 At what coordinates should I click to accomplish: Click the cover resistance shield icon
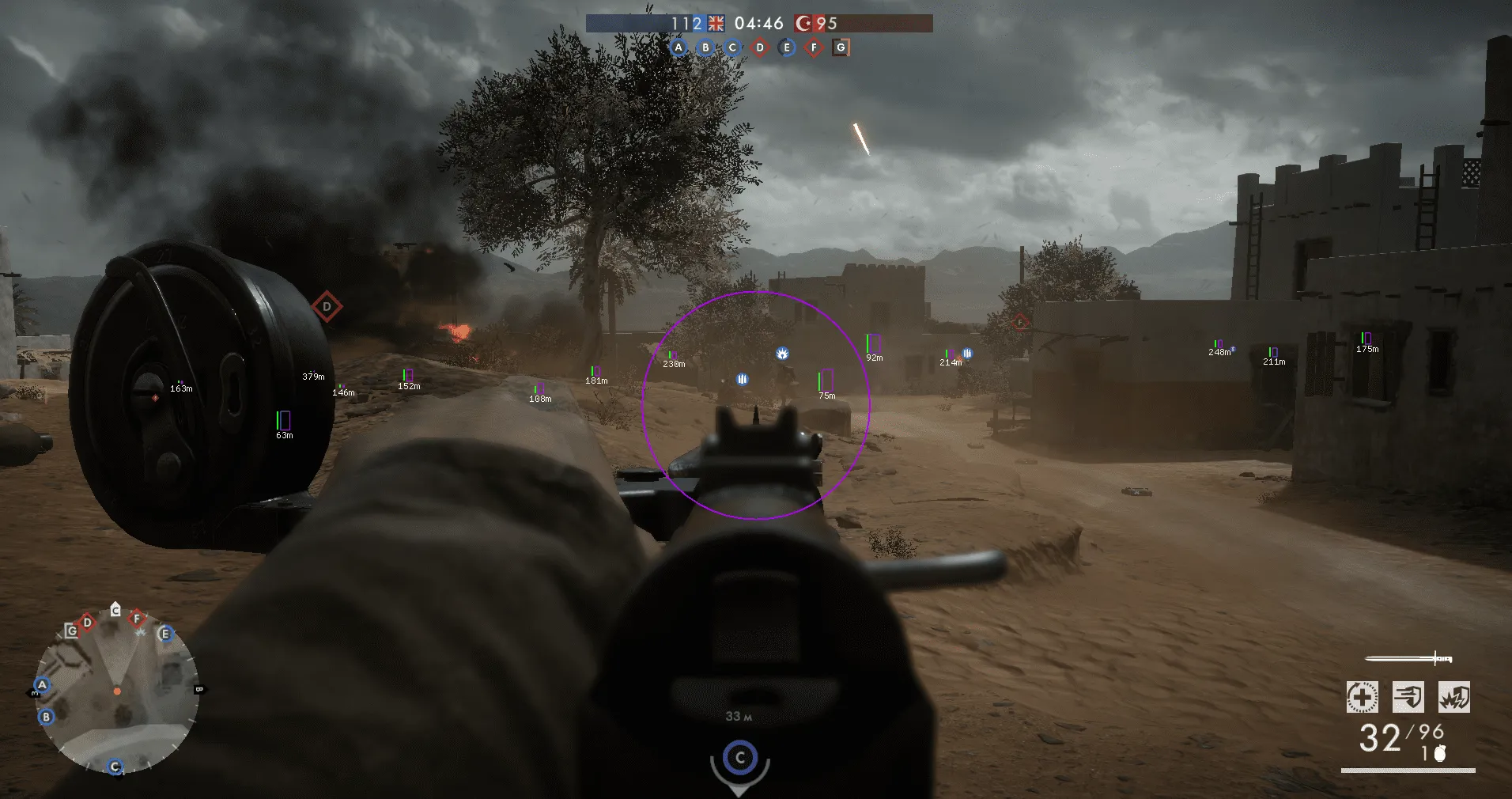pyautogui.click(x=1408, y=697)
